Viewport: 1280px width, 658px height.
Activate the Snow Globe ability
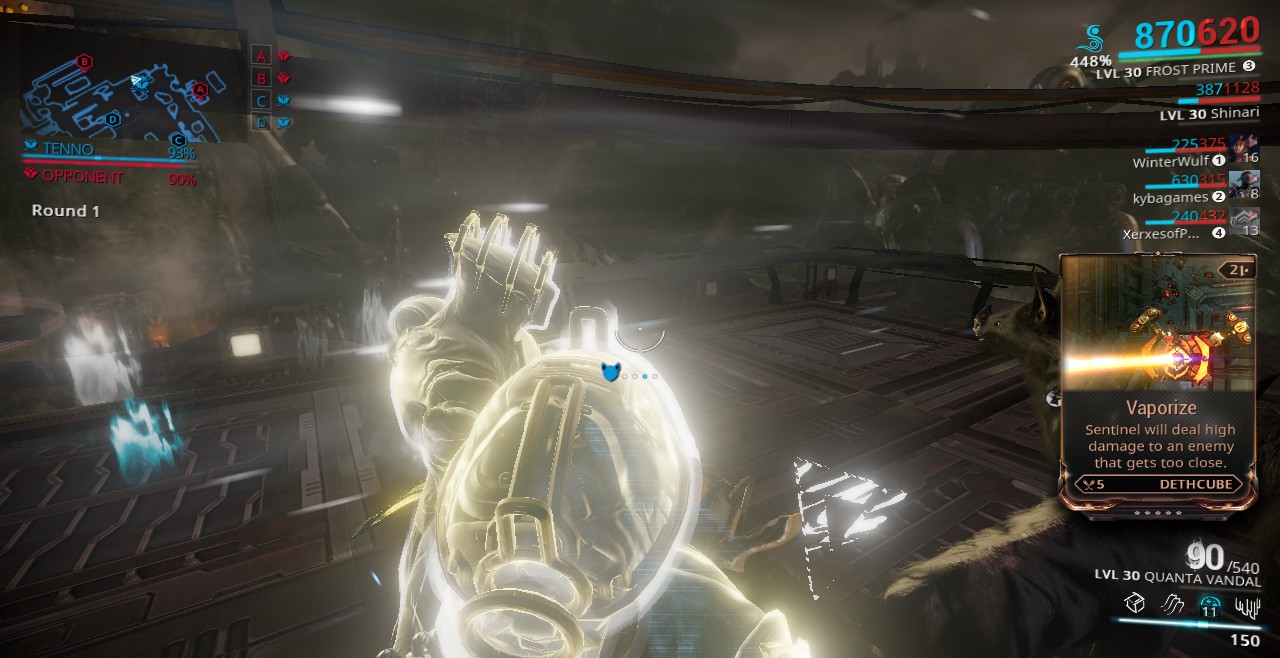tap(1209, 603)
